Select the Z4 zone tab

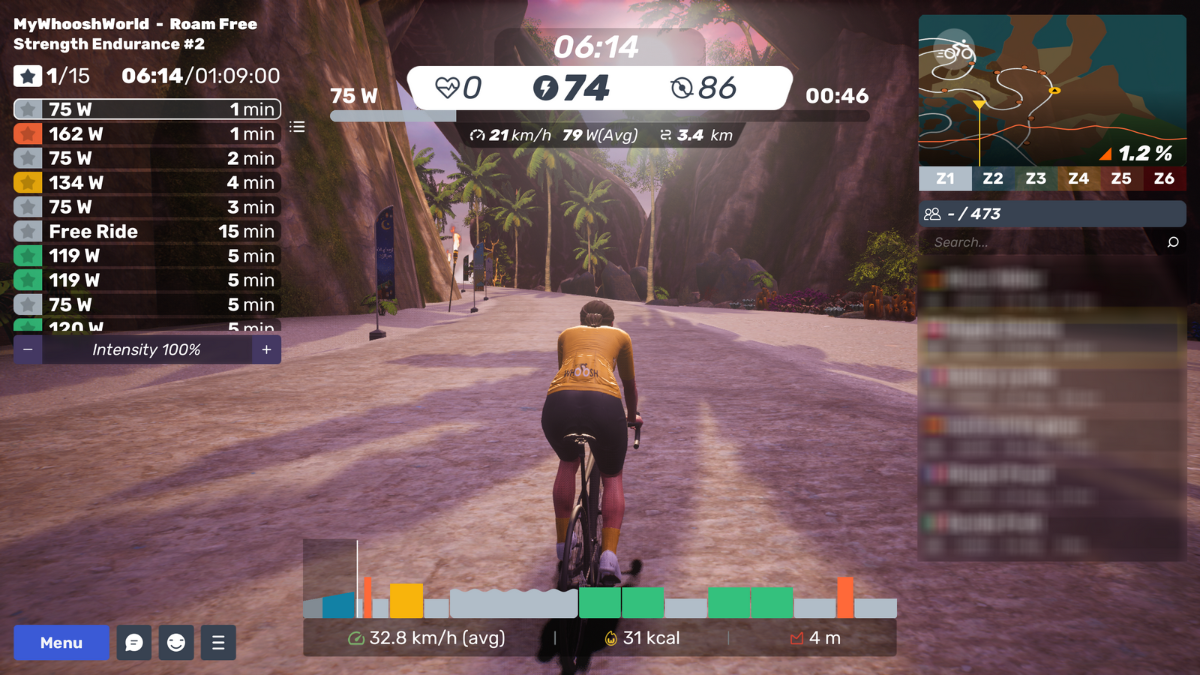point(1078,179)
